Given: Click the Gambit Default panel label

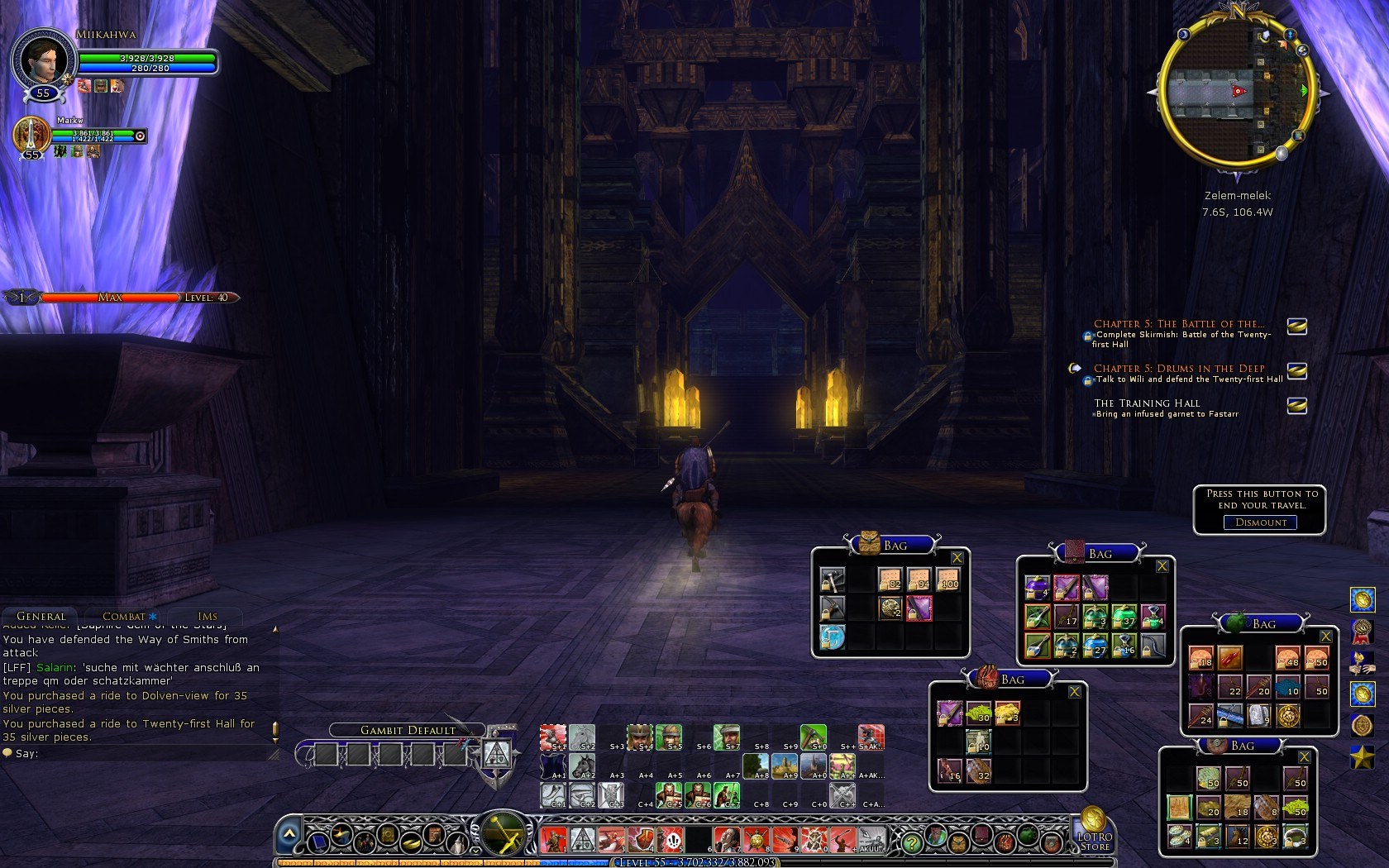Looking at the screenshot, I should (x=408, y=730).
